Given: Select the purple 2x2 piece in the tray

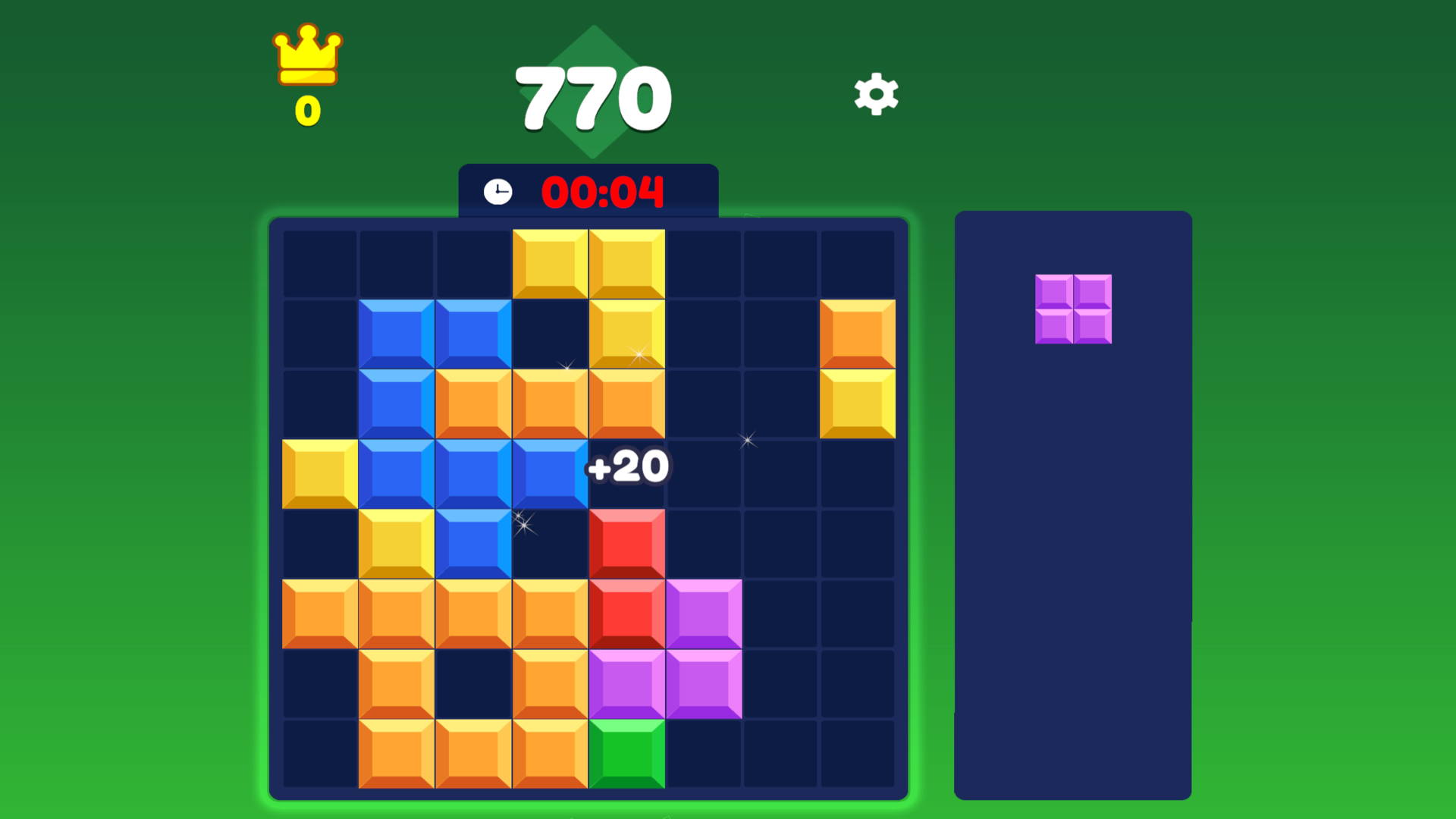Looking at the screenshot, I should [x=1073, y=307].
